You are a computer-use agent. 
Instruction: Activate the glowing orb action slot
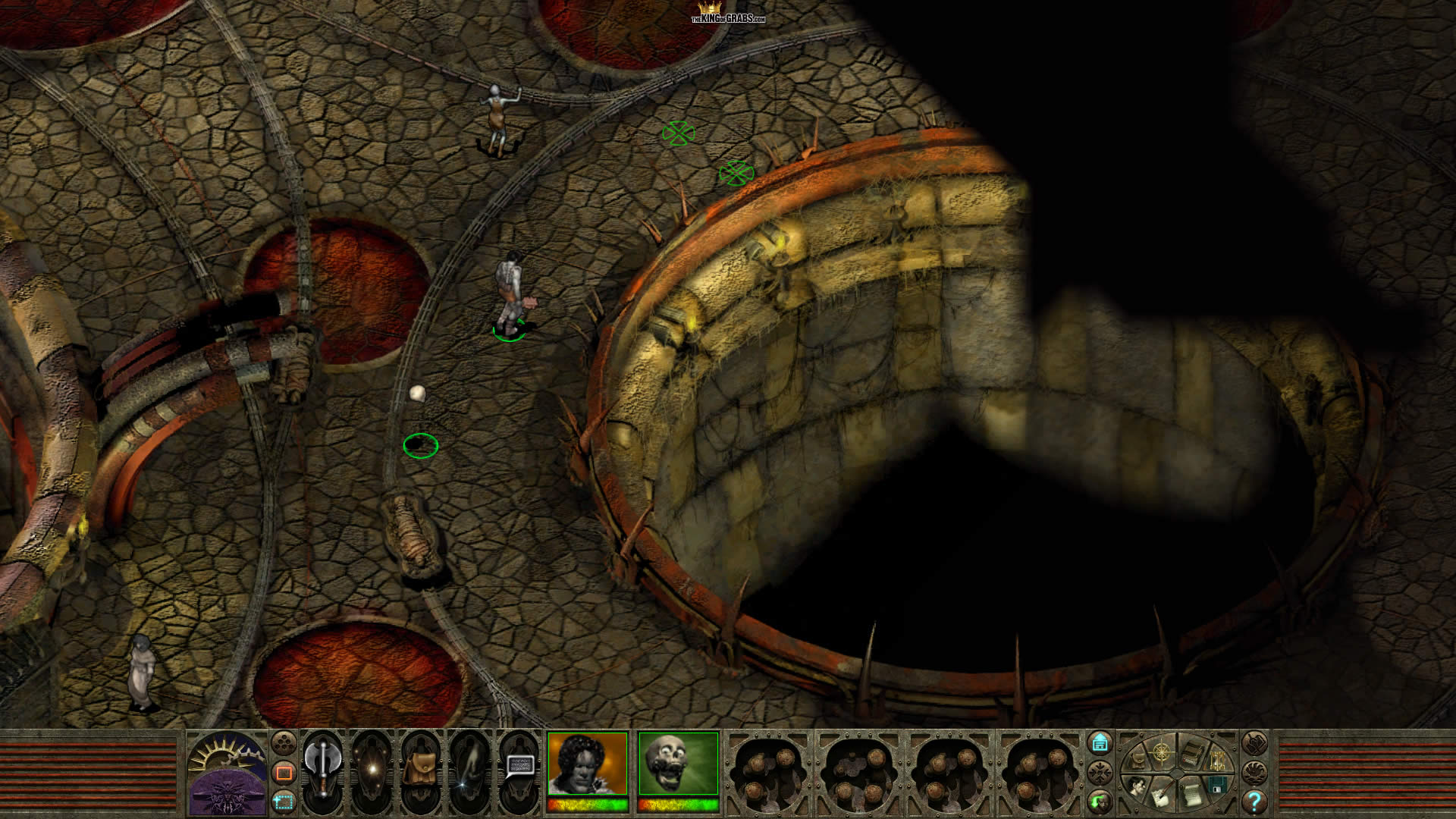point(372,767)
